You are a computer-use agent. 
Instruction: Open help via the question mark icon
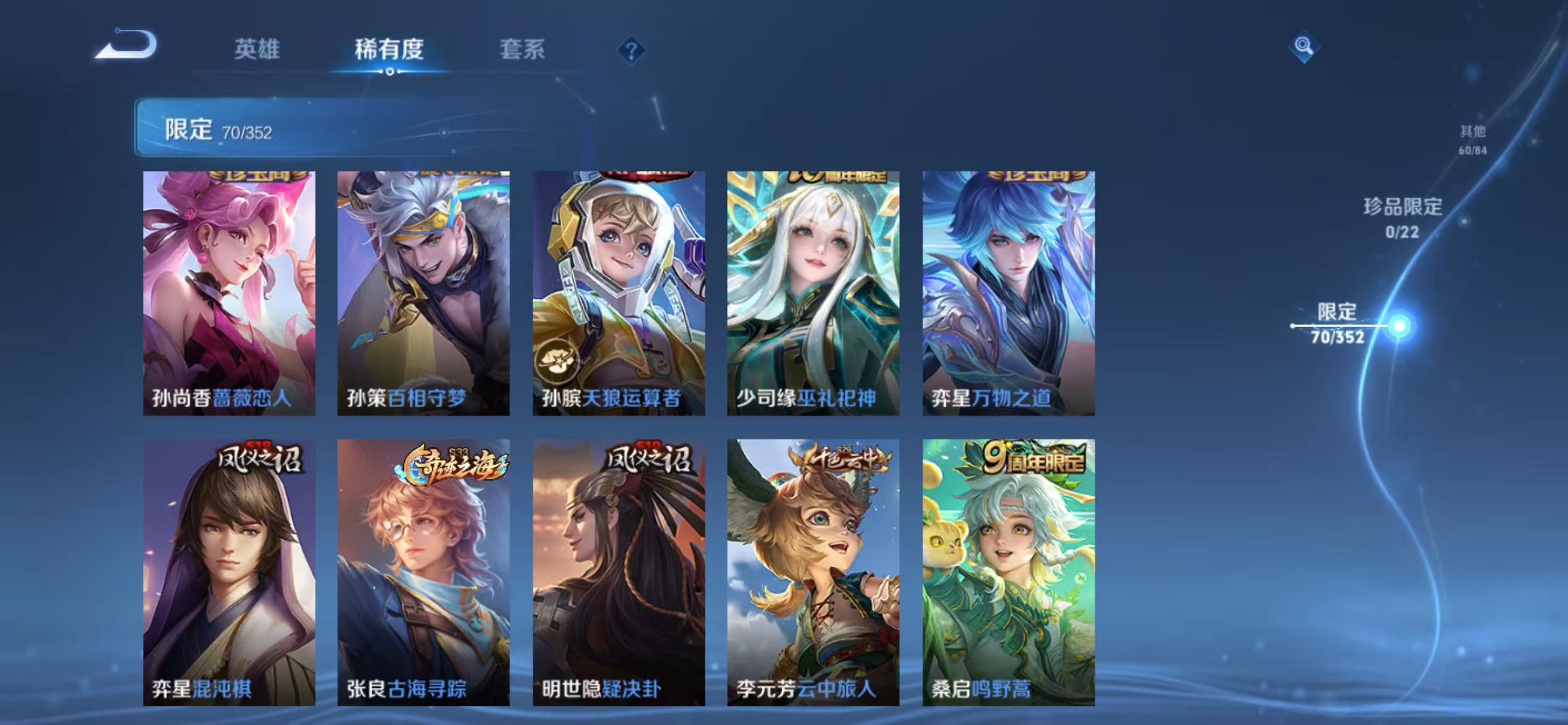(632, 51)
